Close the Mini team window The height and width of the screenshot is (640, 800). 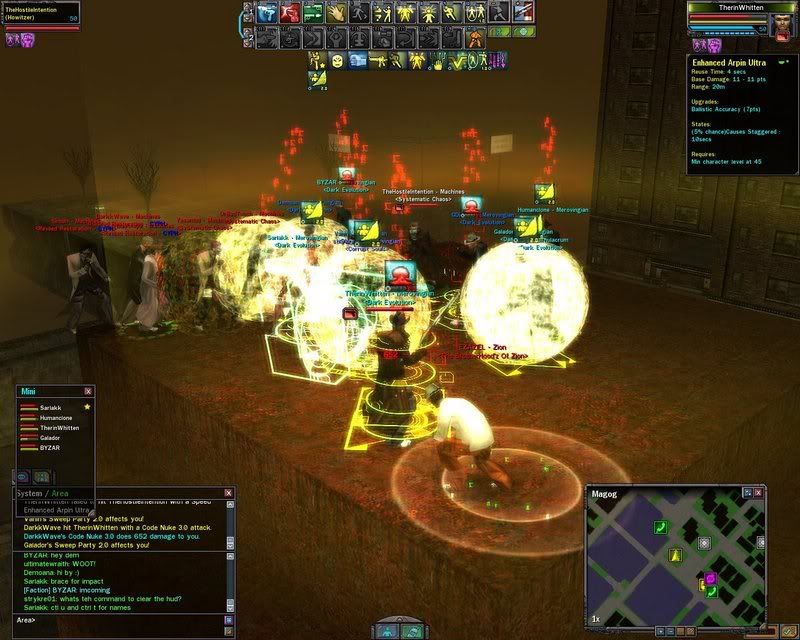pos(88,391)
